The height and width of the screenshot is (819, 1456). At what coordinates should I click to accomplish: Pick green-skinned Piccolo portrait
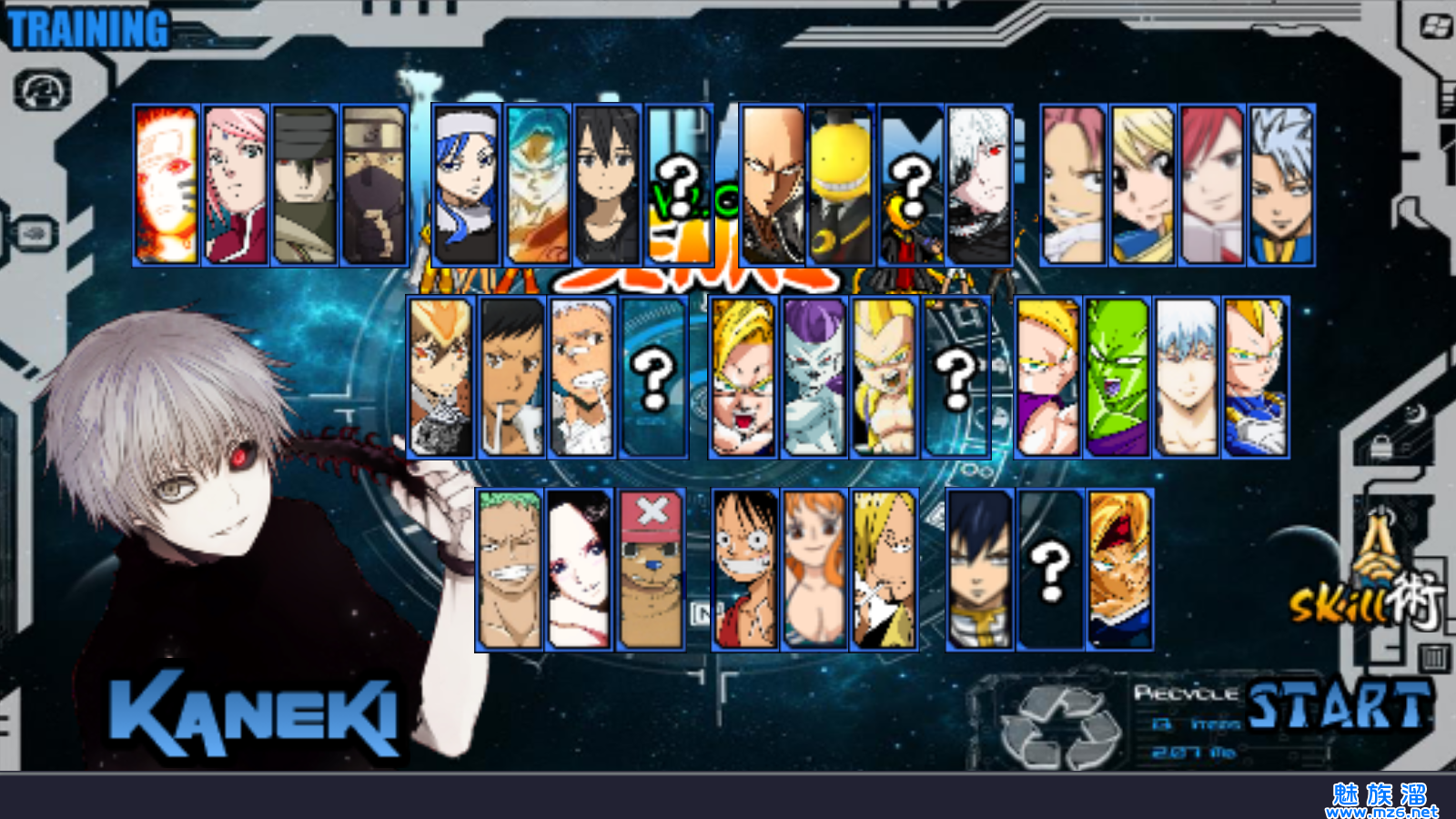pos(1117,377)
